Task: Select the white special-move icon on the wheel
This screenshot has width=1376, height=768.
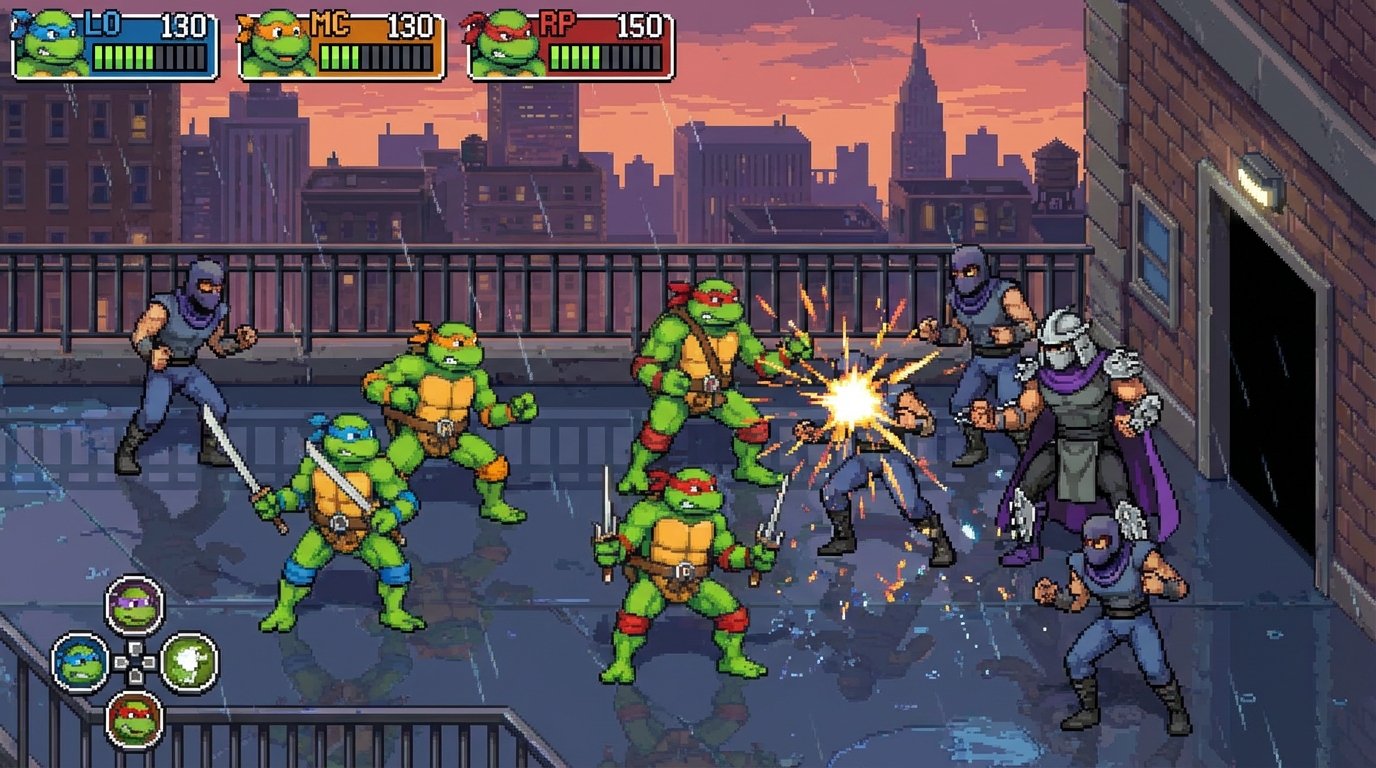Action: [x=188, y=660]
